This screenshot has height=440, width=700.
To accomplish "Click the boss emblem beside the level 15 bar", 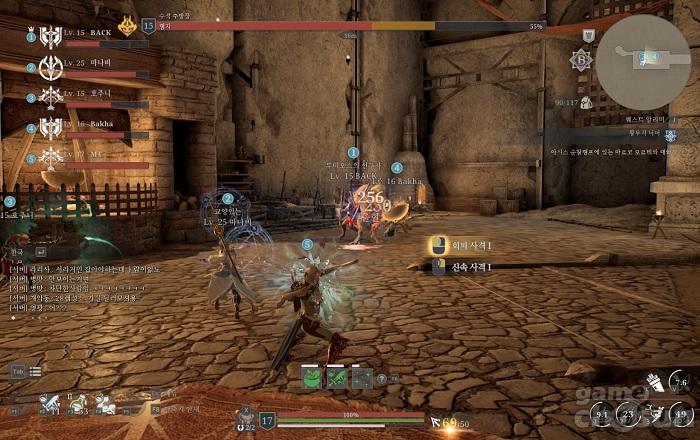I will coord(127,24).
